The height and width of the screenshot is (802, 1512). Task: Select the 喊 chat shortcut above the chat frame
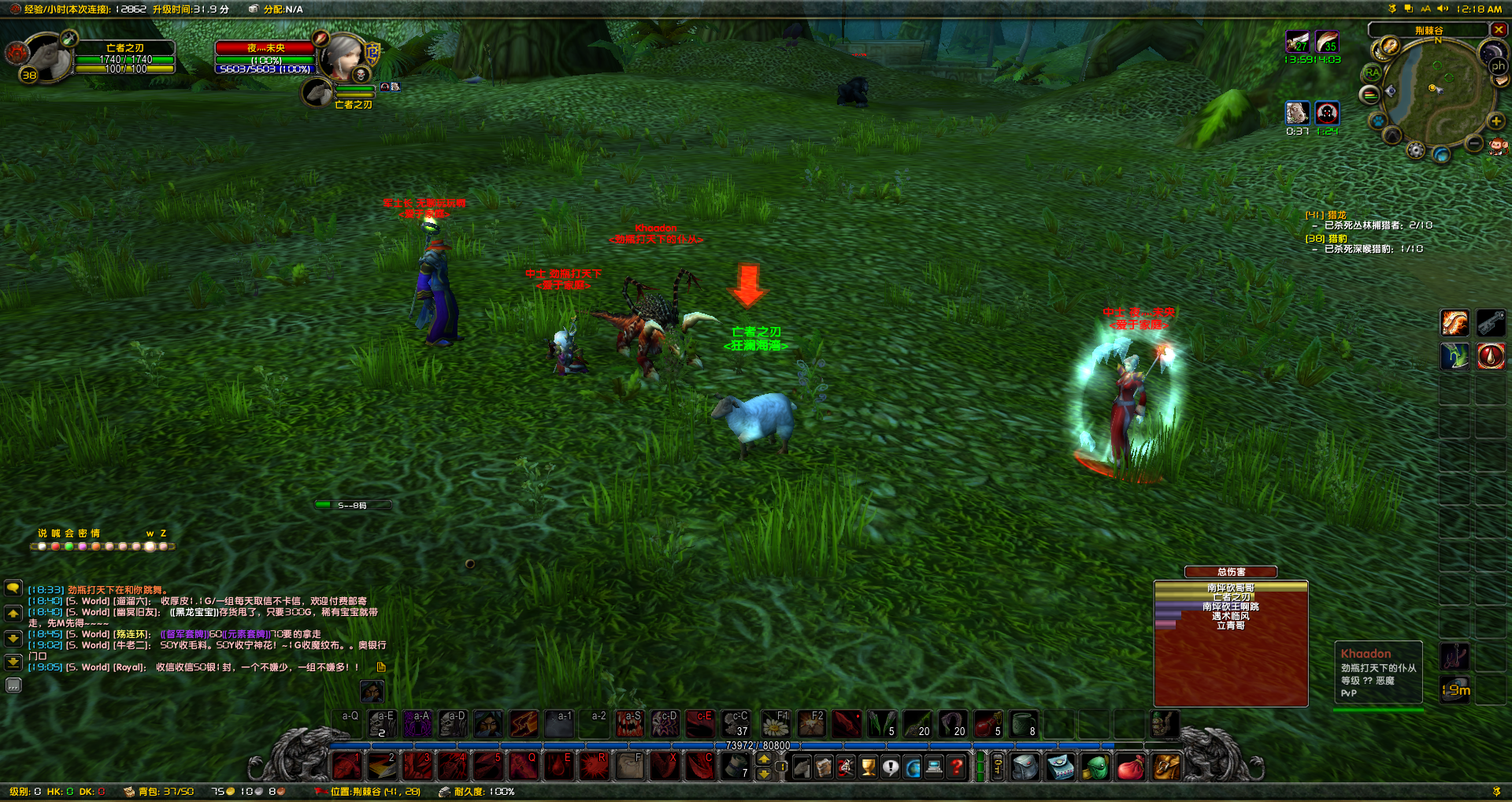coord(55,533)
